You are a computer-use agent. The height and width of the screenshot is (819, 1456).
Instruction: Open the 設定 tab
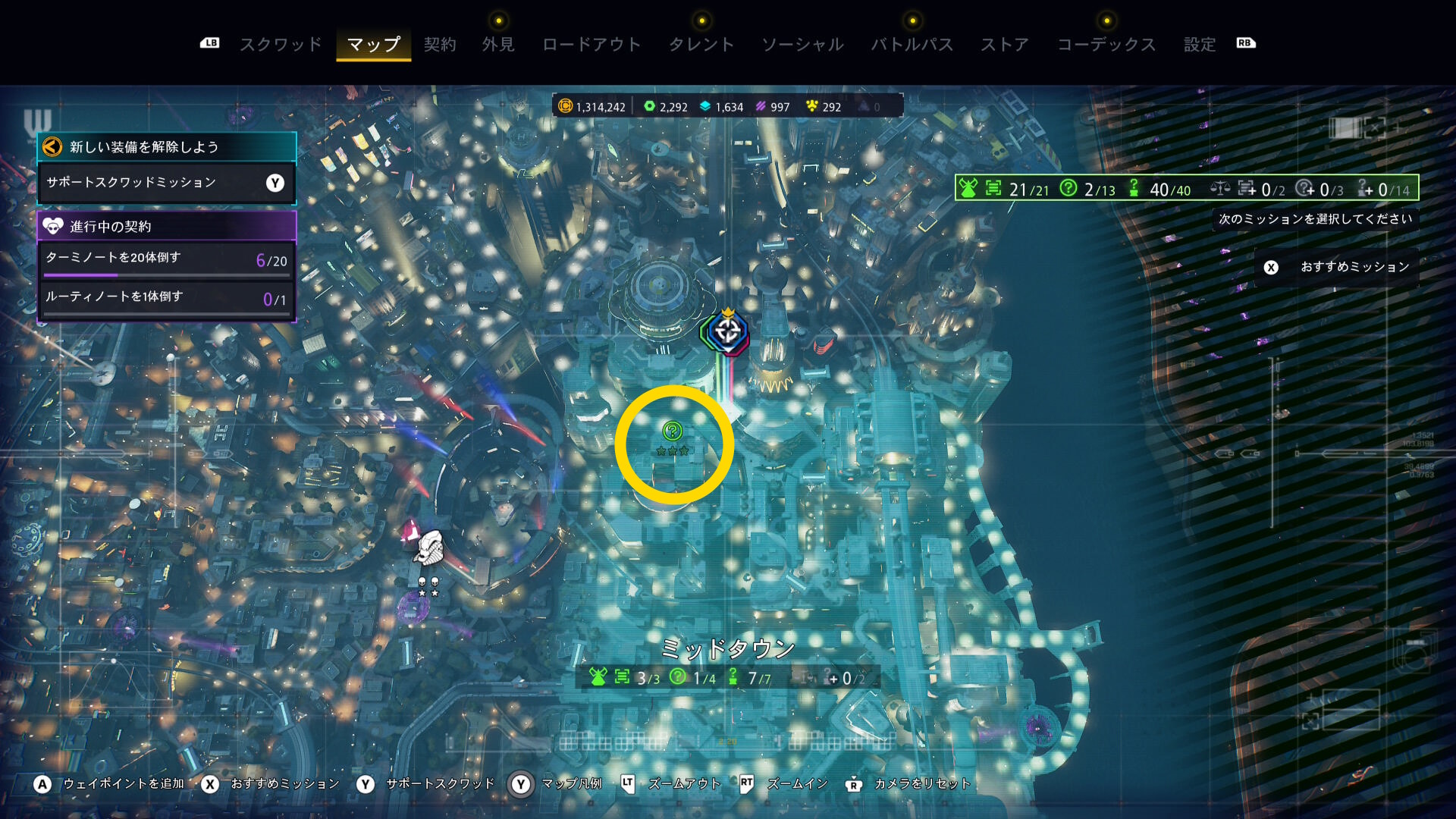click(x=1200, y=45)
